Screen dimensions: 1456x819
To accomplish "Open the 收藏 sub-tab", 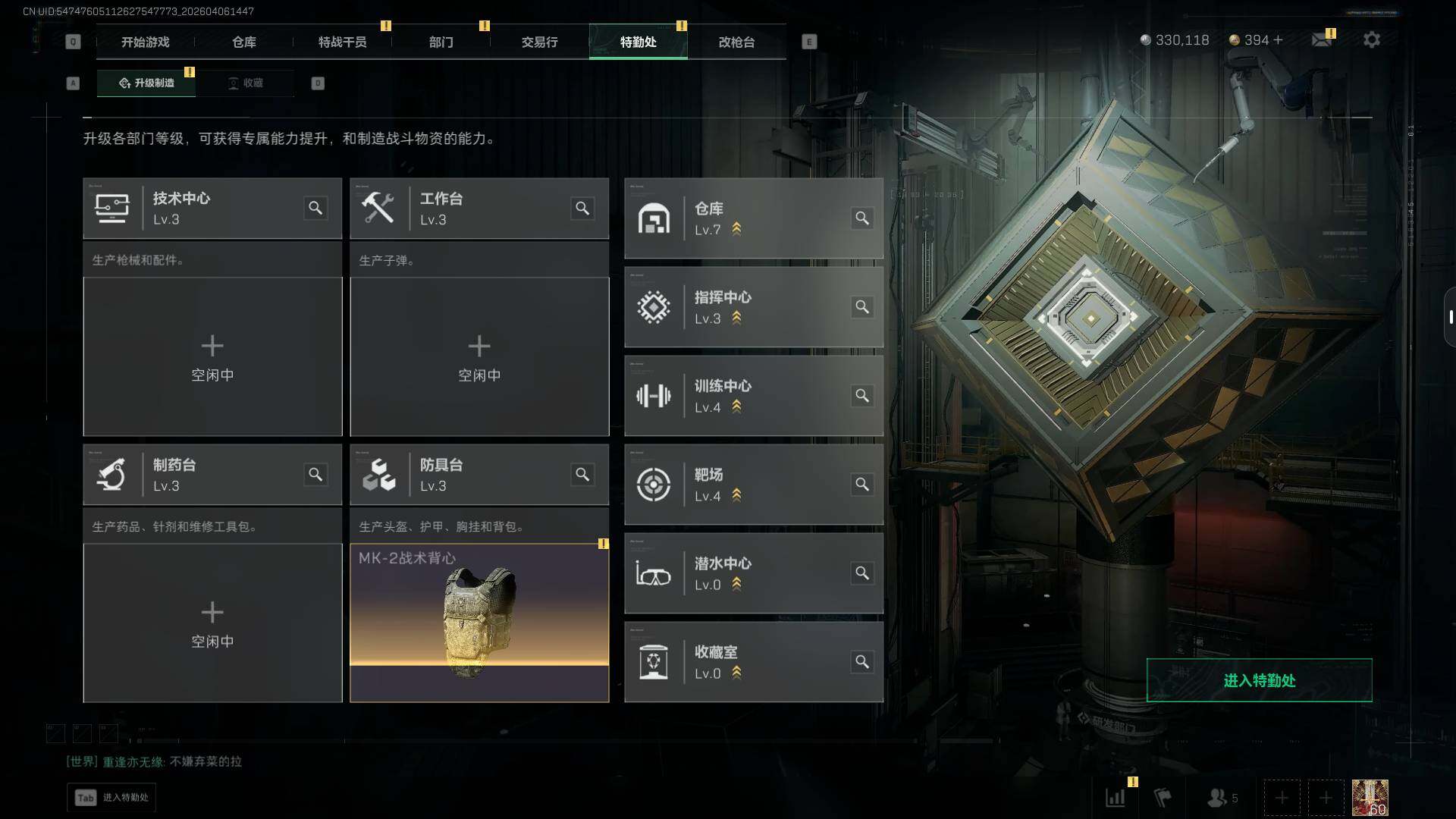I will 245,83.
